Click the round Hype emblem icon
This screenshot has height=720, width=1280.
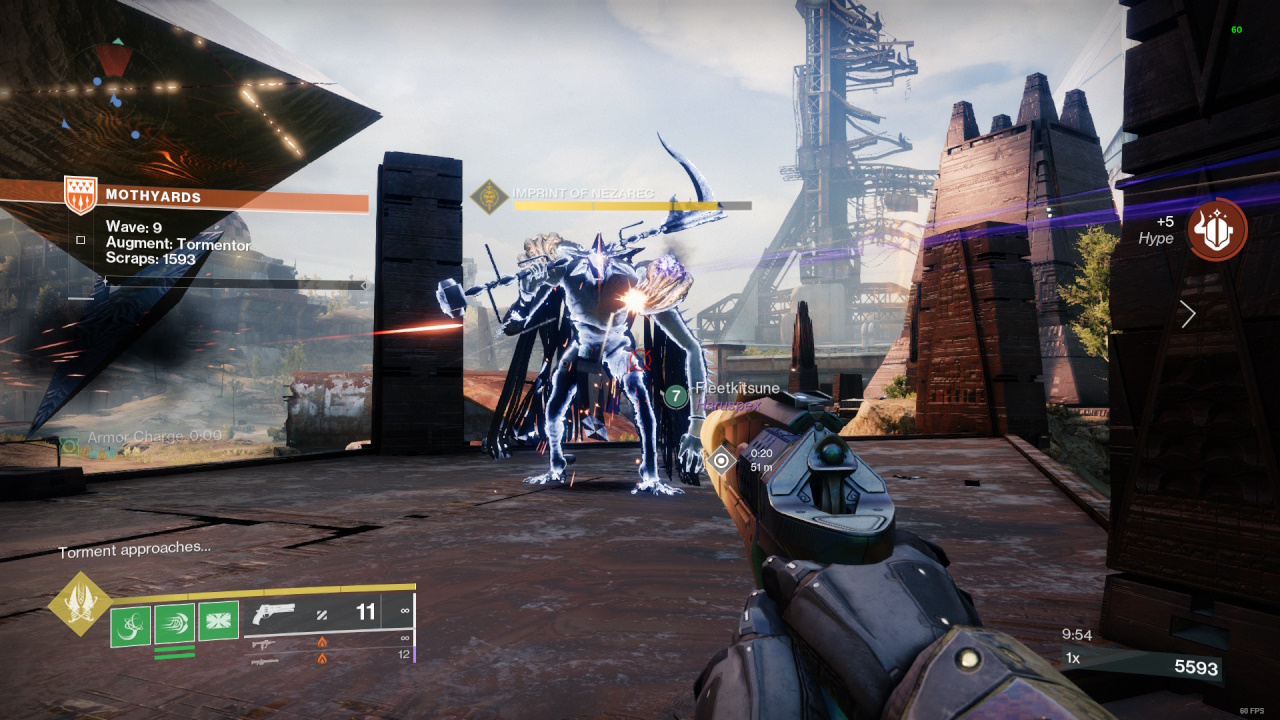(1216, 230)
